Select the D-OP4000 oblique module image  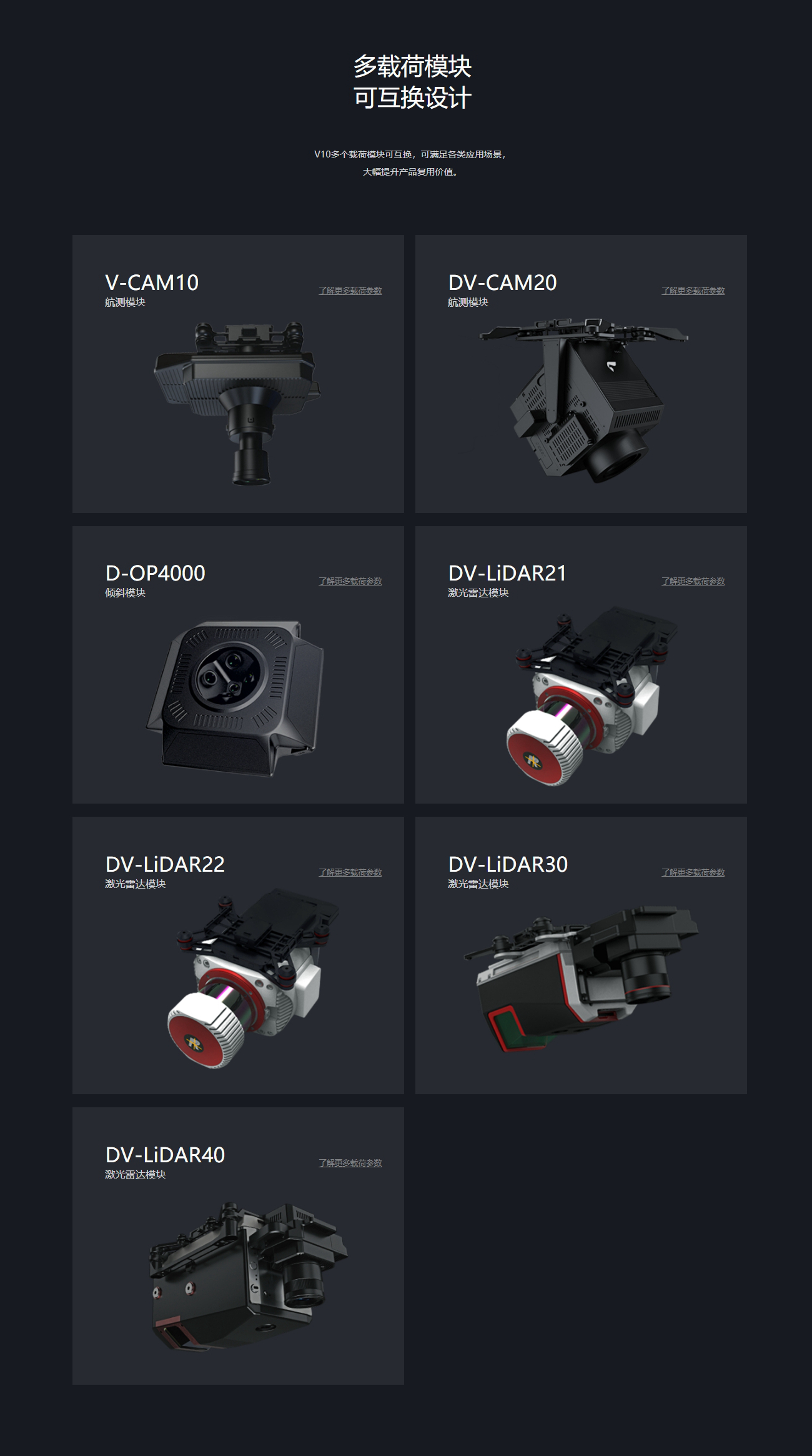pos(236,698)
